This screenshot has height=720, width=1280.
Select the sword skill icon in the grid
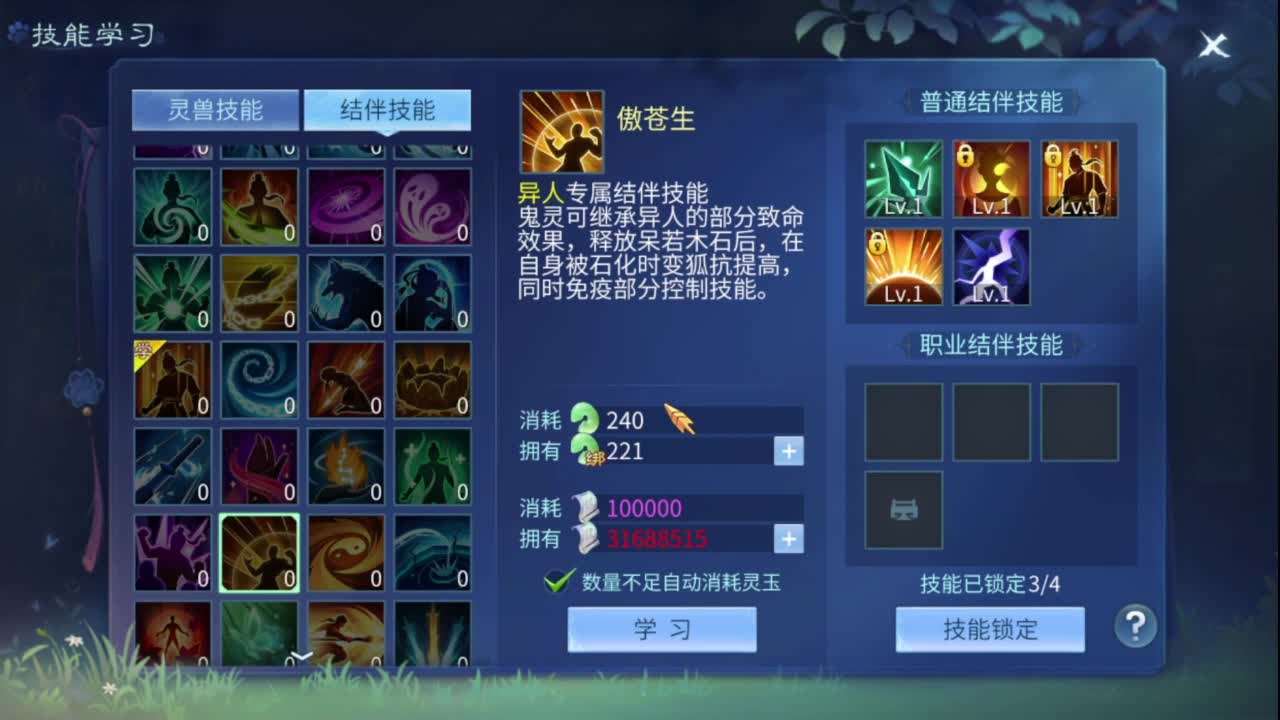171,466
